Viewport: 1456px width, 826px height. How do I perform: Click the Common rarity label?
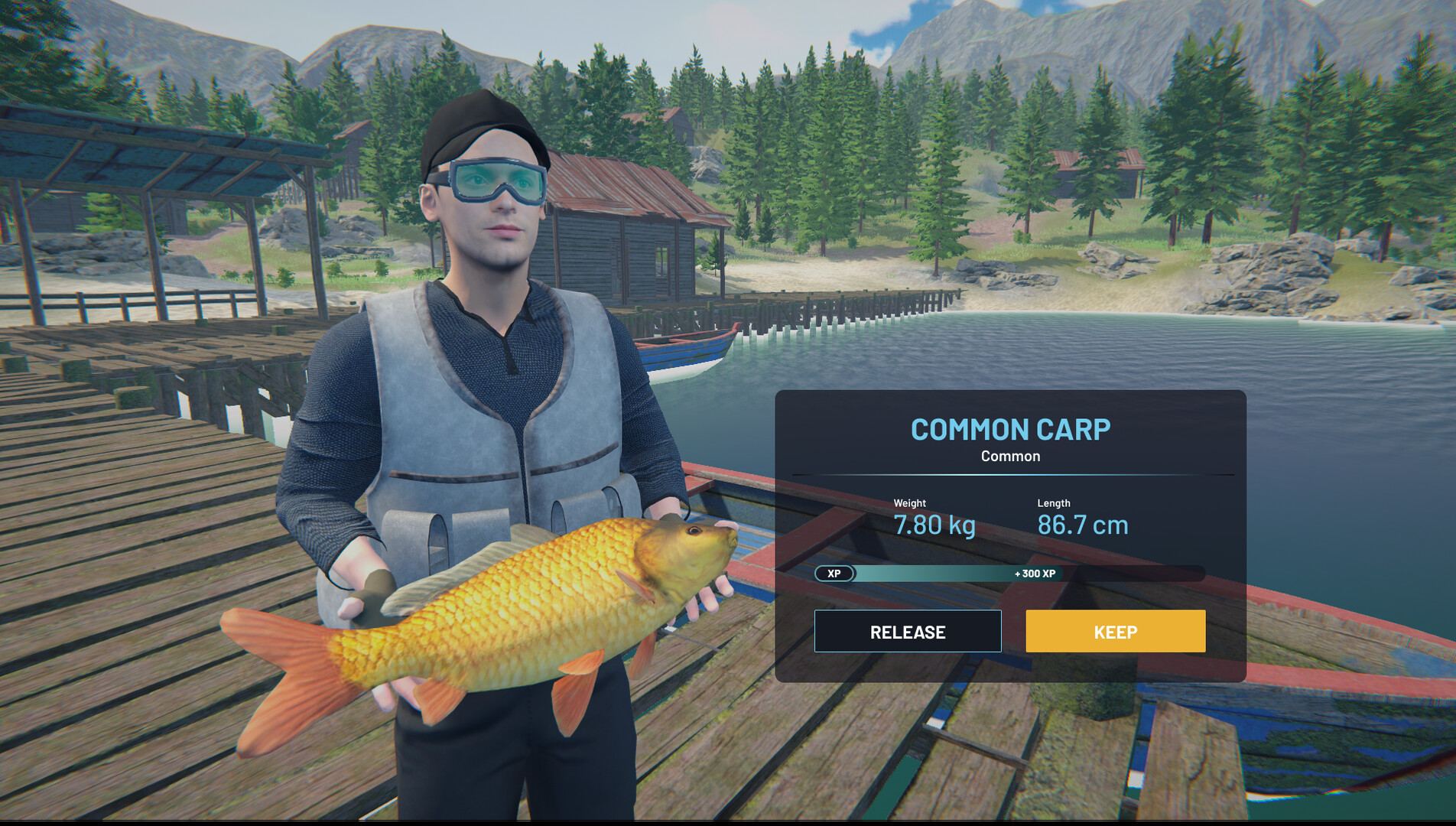(1010, 456)
